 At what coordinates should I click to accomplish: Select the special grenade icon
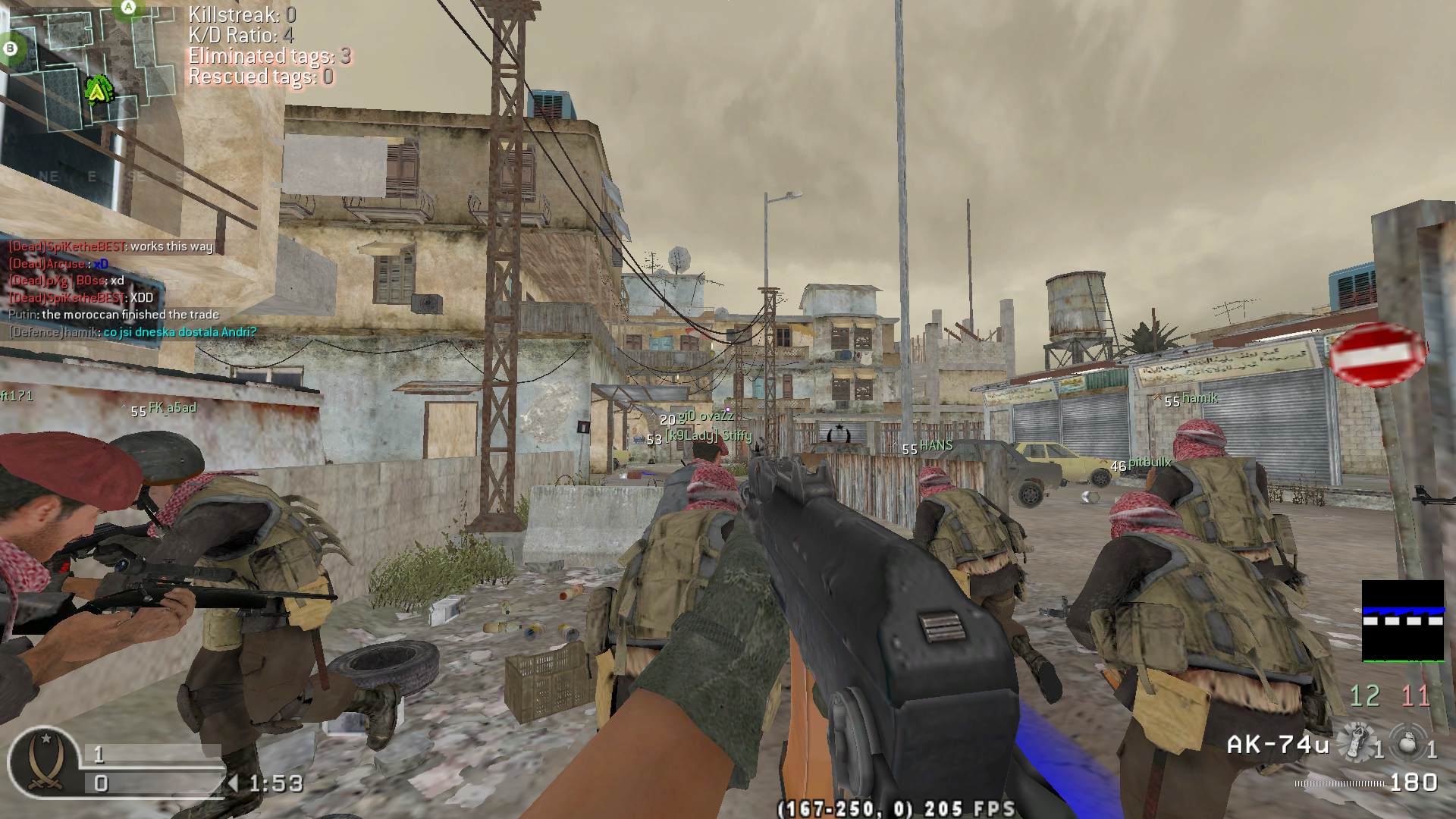tap(1351, 742)
